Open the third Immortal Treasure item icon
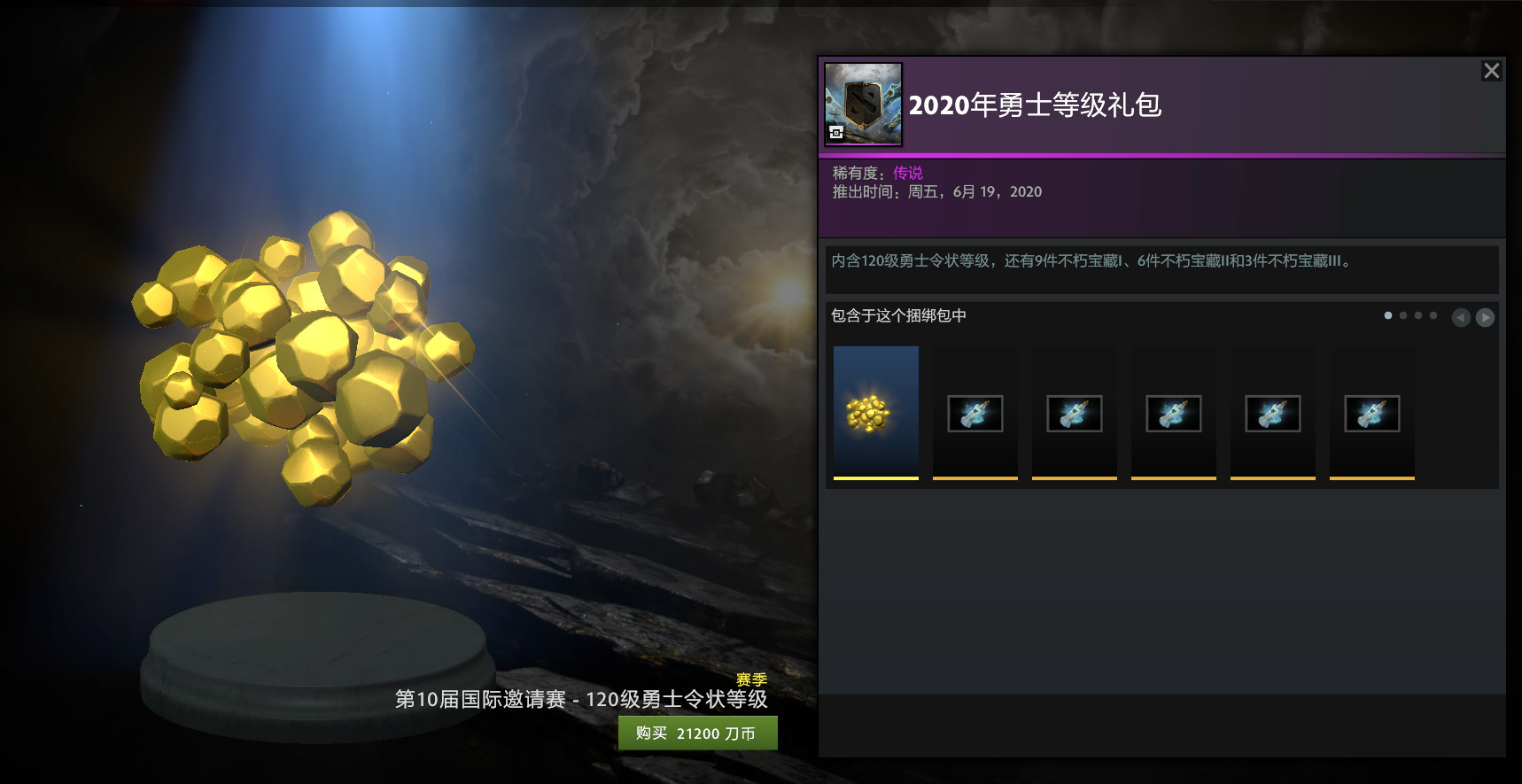This screenshot has width=1522, height=784. point(1174,412)
